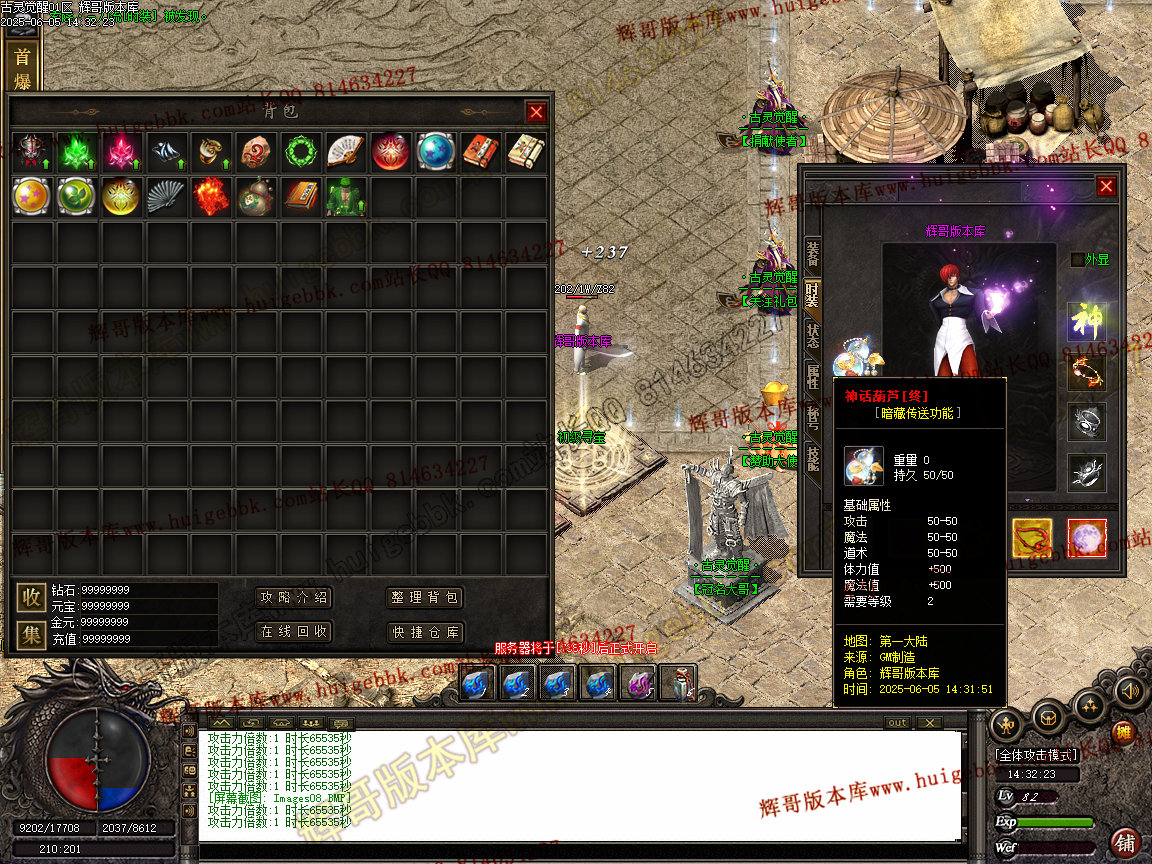Click the 攻略介绍 guide button
Image resolution: width=1152 pixels, height=864 pixels.
(x=294, y=598)
